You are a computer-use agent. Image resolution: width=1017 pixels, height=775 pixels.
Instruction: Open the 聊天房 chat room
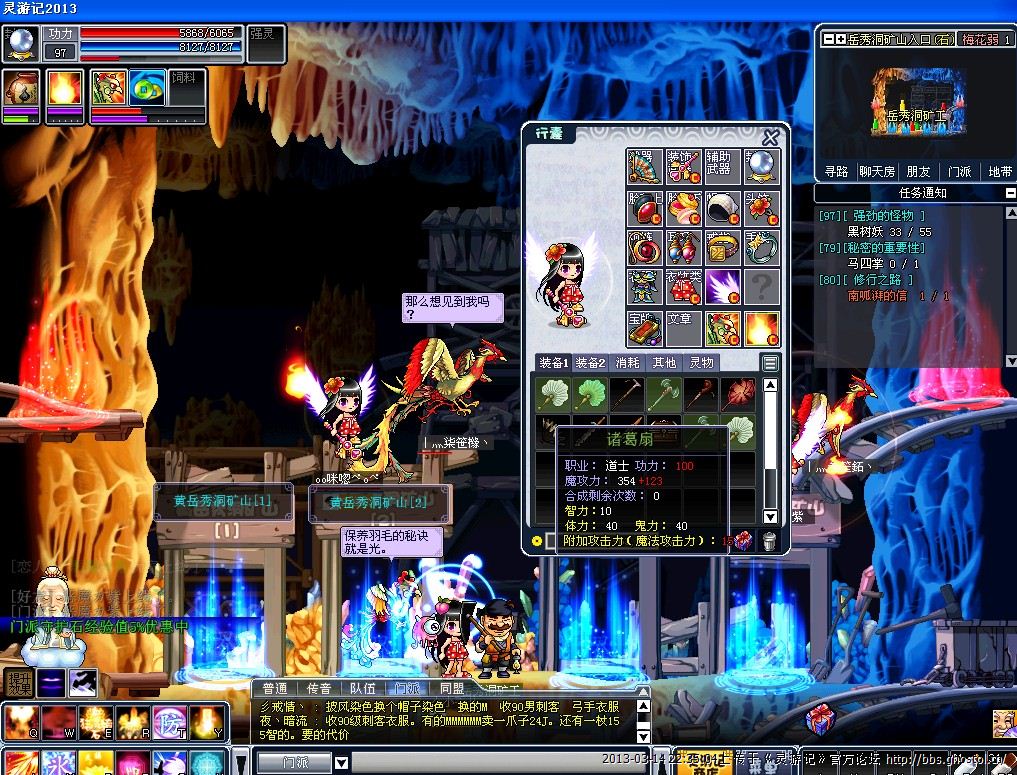pos(877,171)
